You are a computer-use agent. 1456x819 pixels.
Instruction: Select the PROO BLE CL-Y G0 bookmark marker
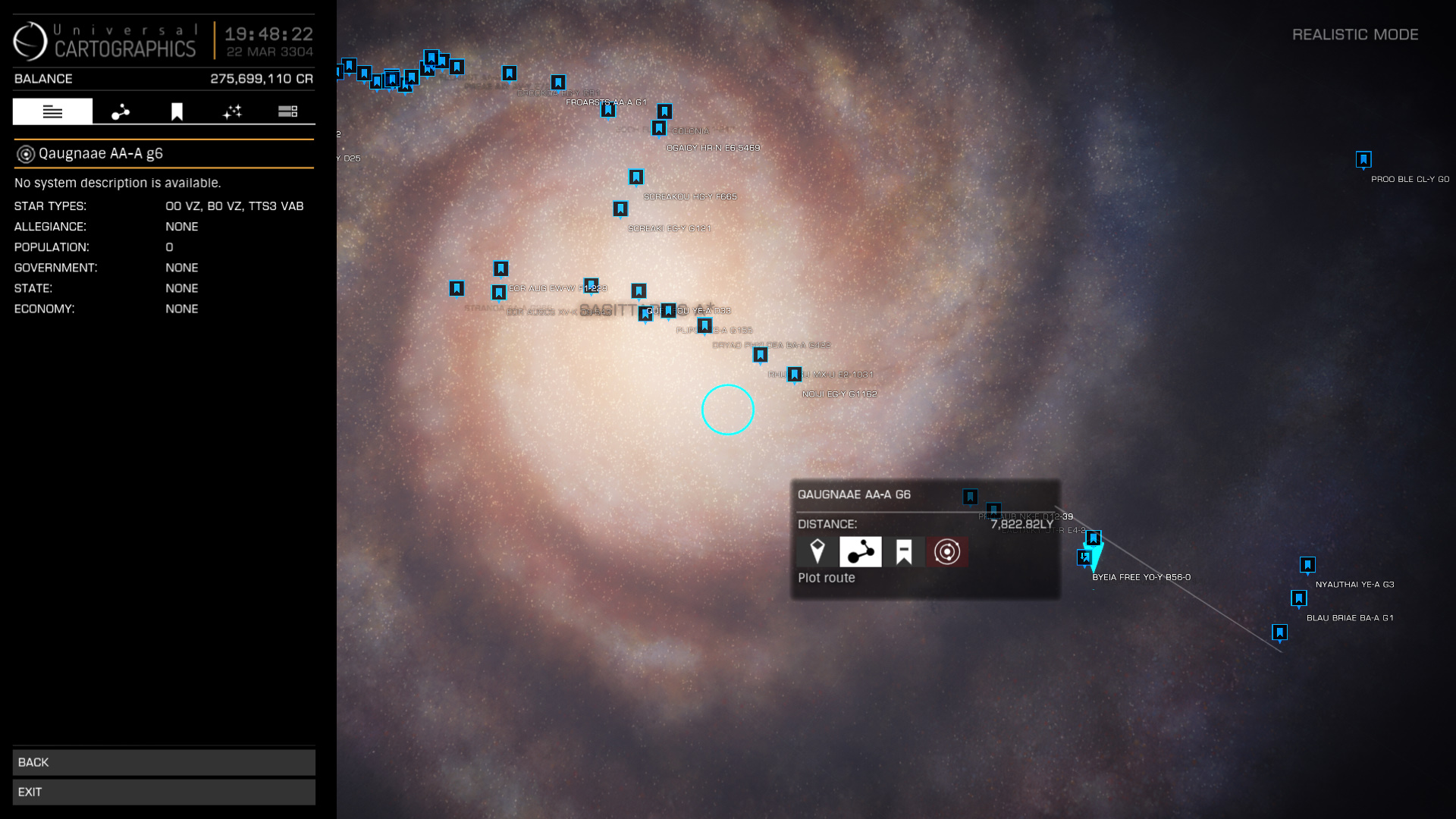(x=1363, y=159)
